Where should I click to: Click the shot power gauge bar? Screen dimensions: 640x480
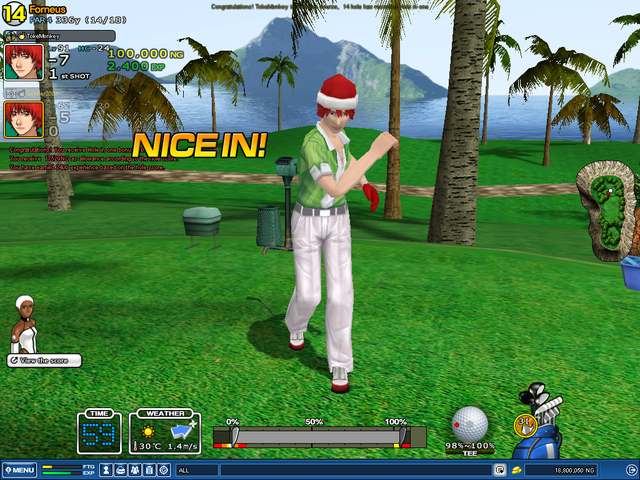pyautogui.click(x=320, y=436)
